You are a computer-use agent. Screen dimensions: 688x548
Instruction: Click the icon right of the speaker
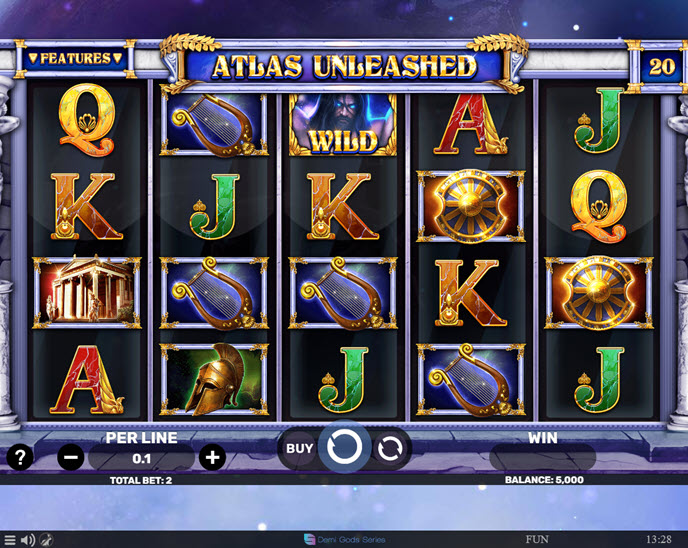(47, 540)
